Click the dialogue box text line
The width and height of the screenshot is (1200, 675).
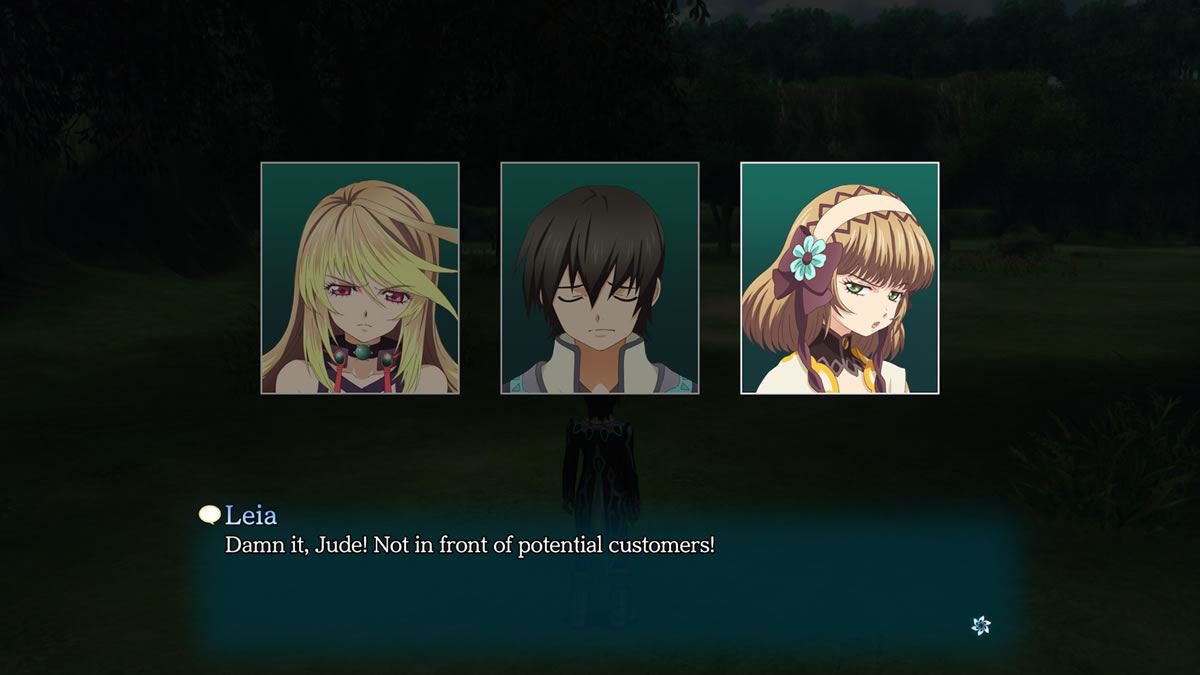pyautogui.click(x=470, y=547)
